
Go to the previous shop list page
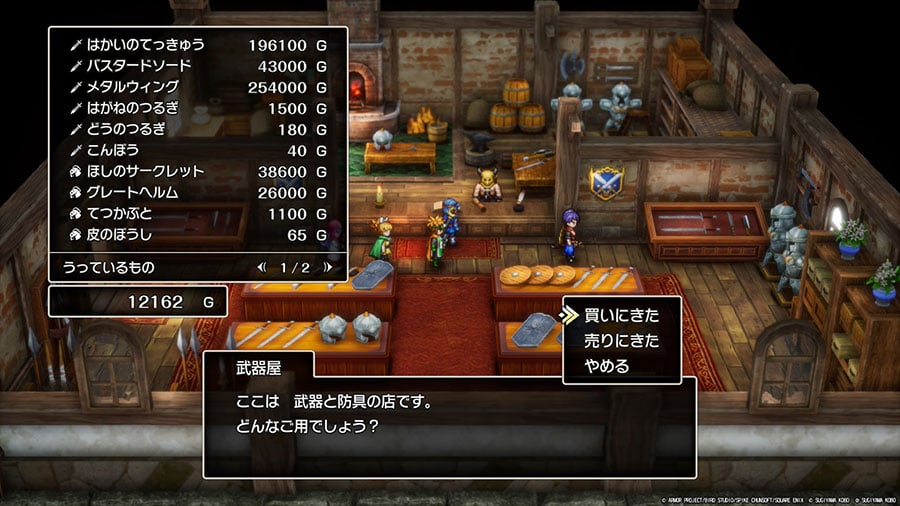(262, 267)
